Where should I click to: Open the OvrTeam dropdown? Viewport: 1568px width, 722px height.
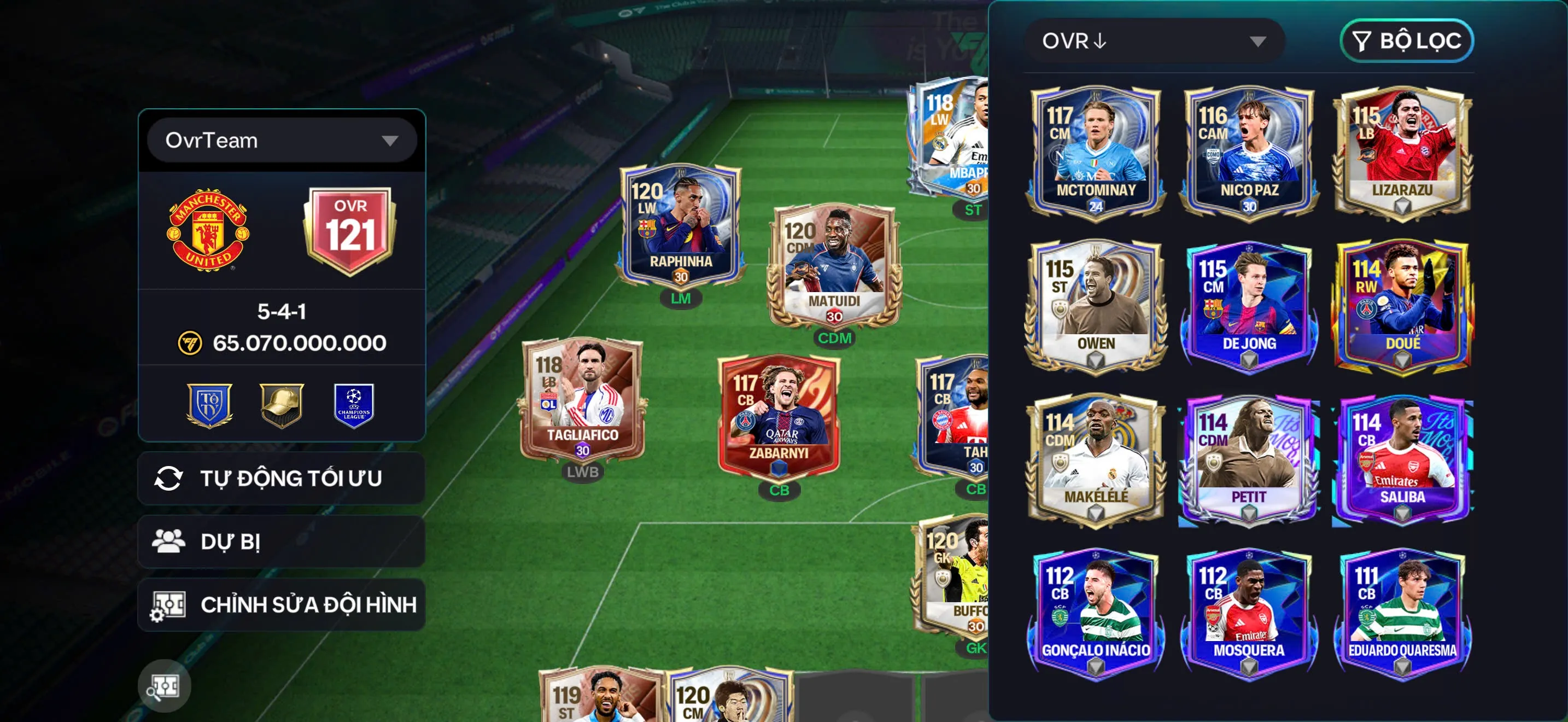[281, 141]
